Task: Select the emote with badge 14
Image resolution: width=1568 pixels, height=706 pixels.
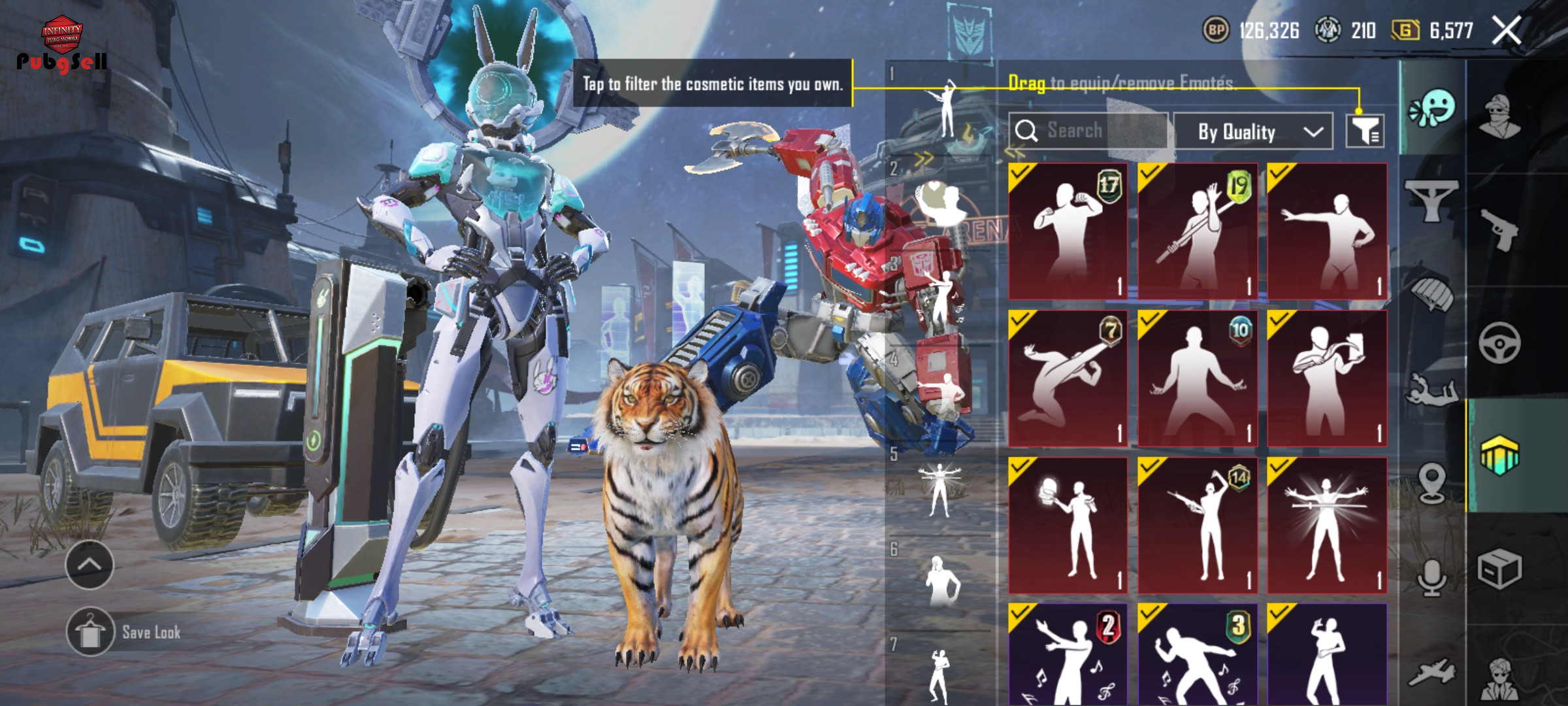Action: coord(1198,526)
